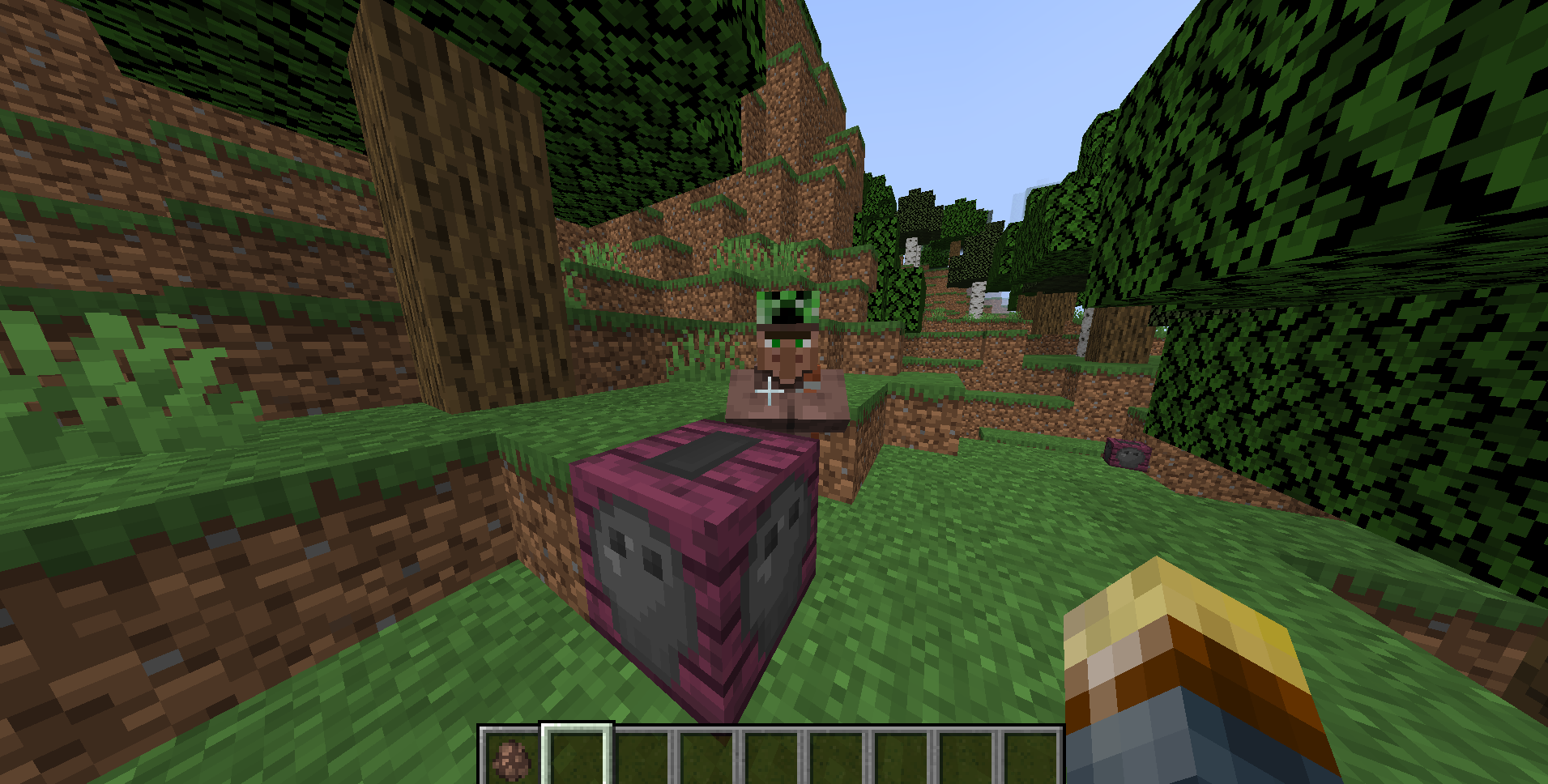Select the villager standing on the dirt ledge
The image size is (1548, 784).
786,373
